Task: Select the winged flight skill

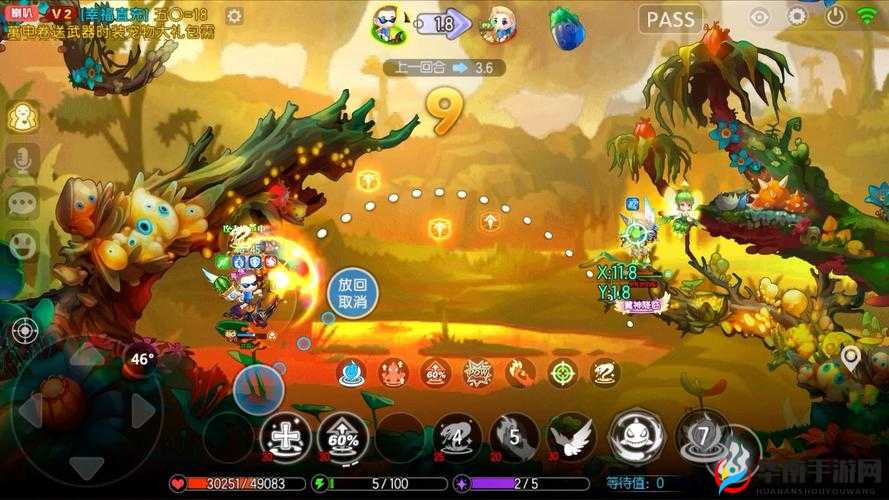Action: point(573,437)
